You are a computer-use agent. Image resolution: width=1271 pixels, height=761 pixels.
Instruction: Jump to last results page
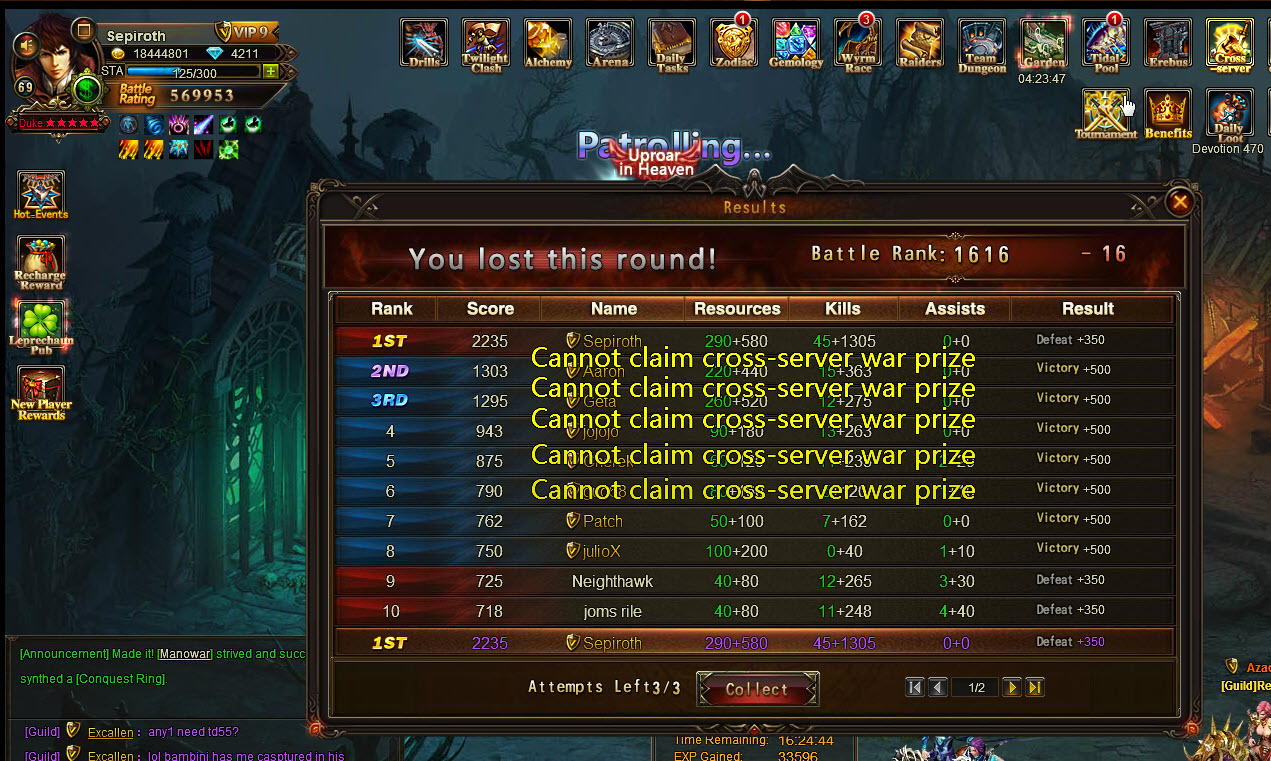tap(1035, 687)
